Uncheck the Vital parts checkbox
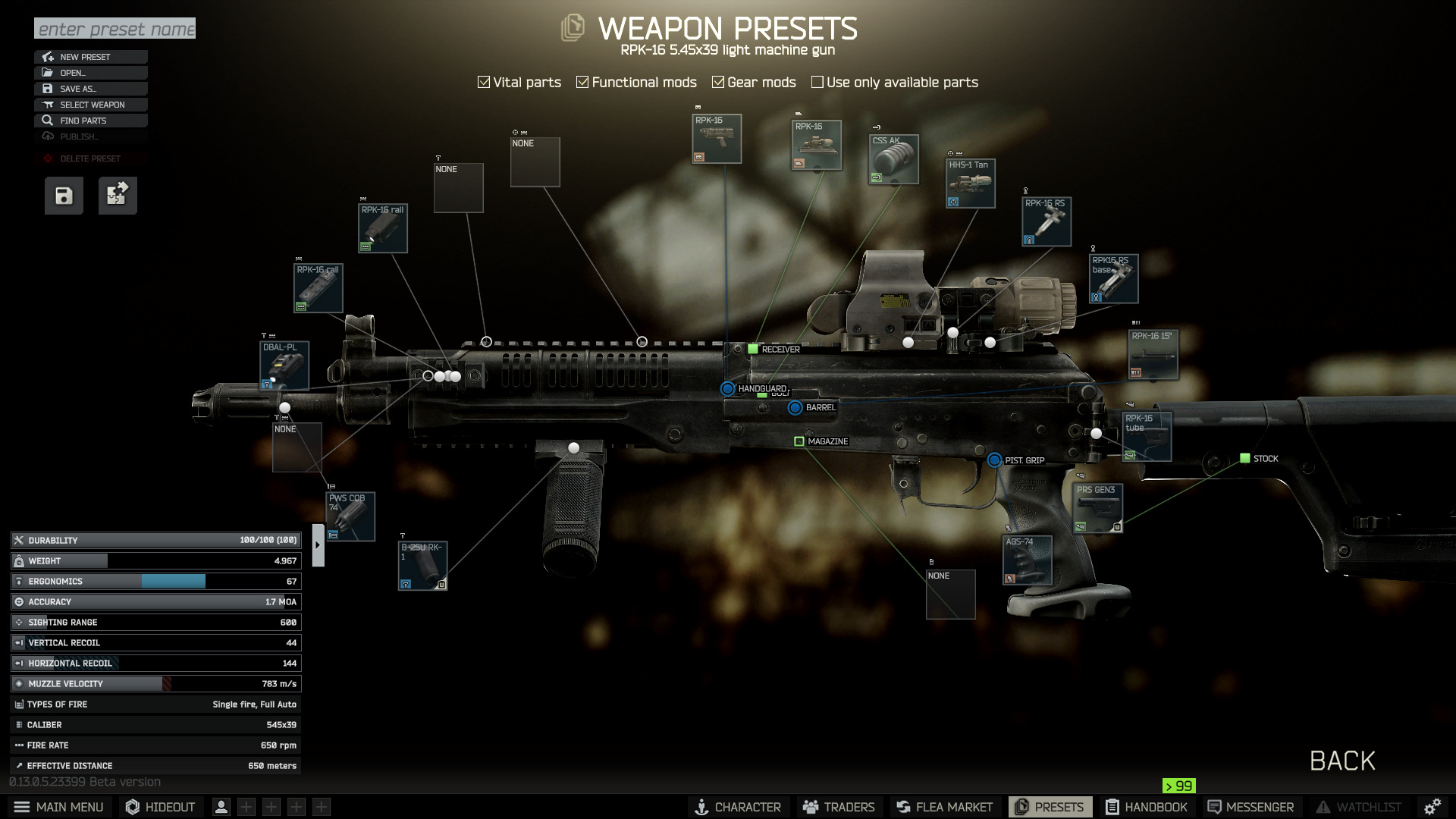 (484, 82)
